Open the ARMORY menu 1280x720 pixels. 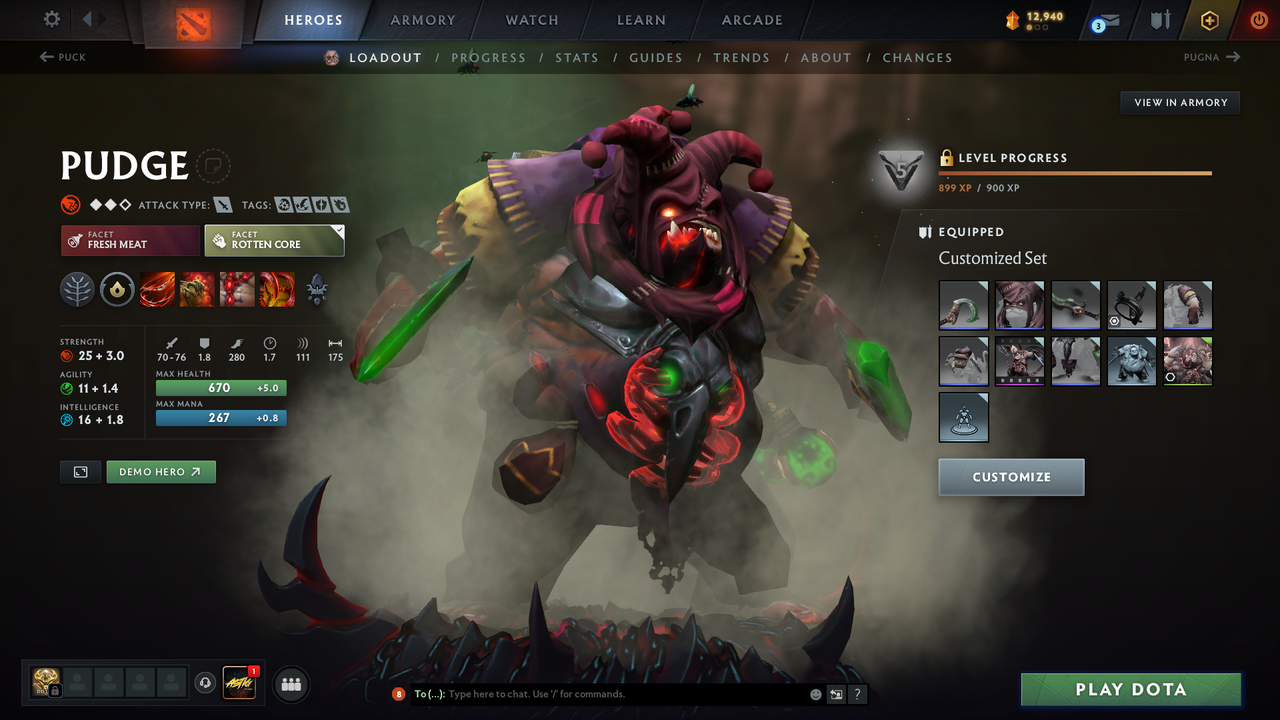[421, 19]
